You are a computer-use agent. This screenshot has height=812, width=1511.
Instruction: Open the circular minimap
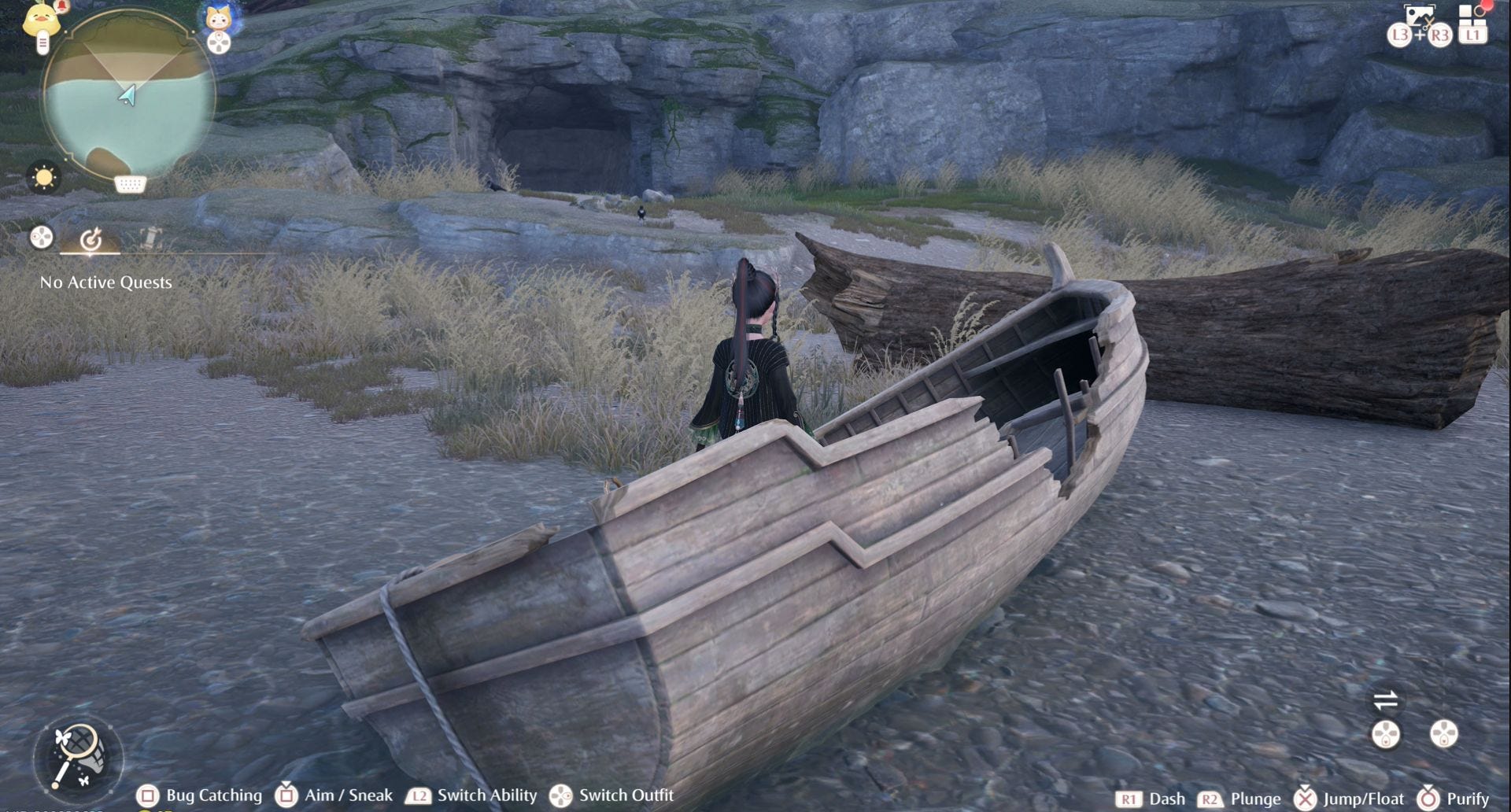pyautogui.click(x=127, y=97)
